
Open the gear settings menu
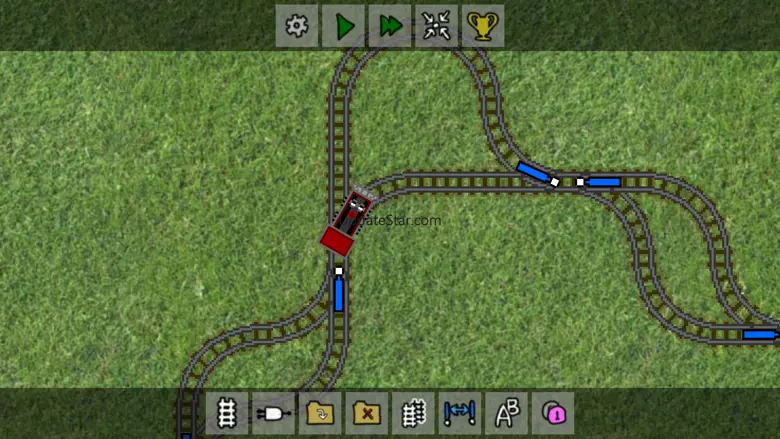[x=297, y=26]
